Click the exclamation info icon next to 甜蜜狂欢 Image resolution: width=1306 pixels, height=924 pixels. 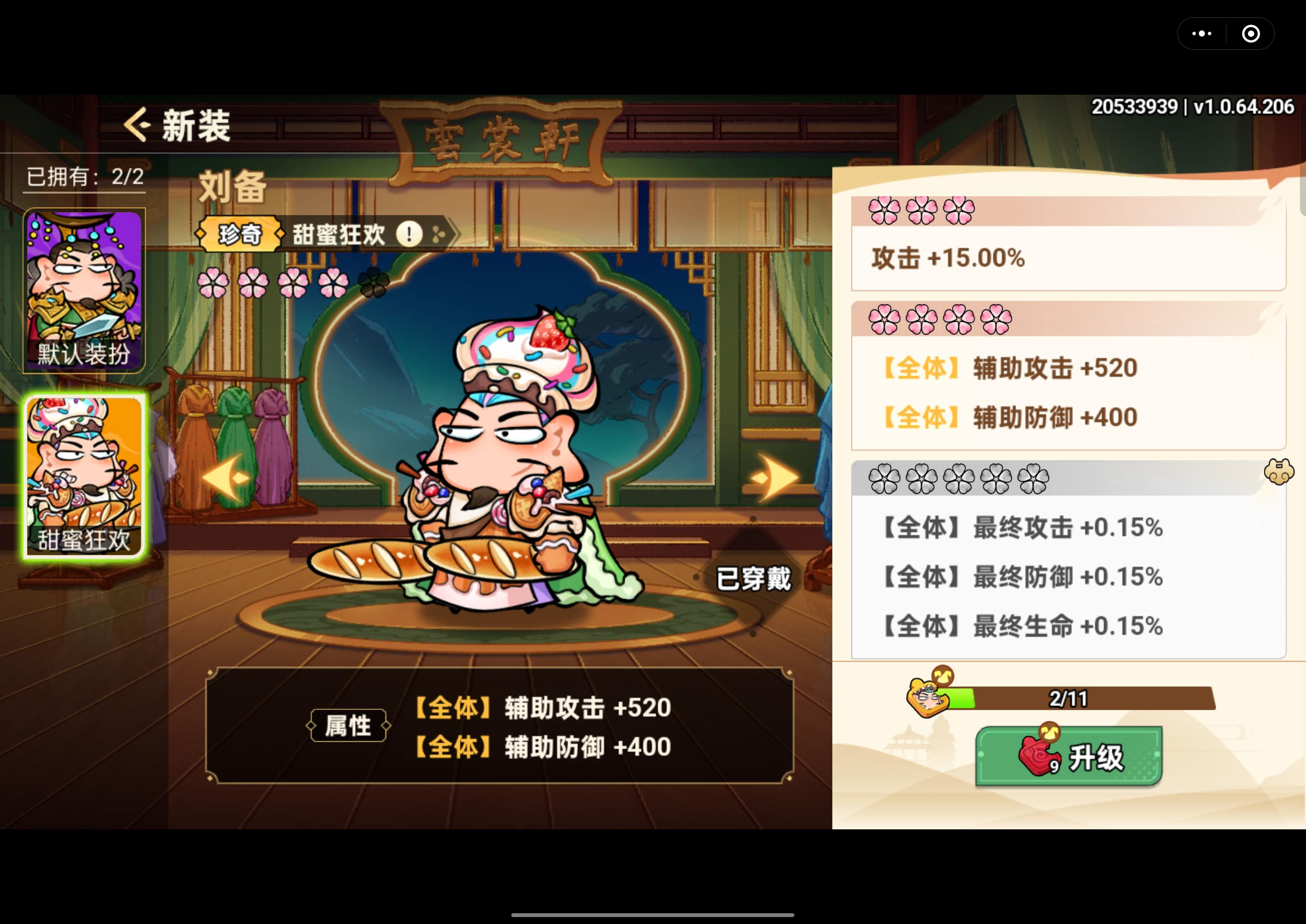point(409,235)
